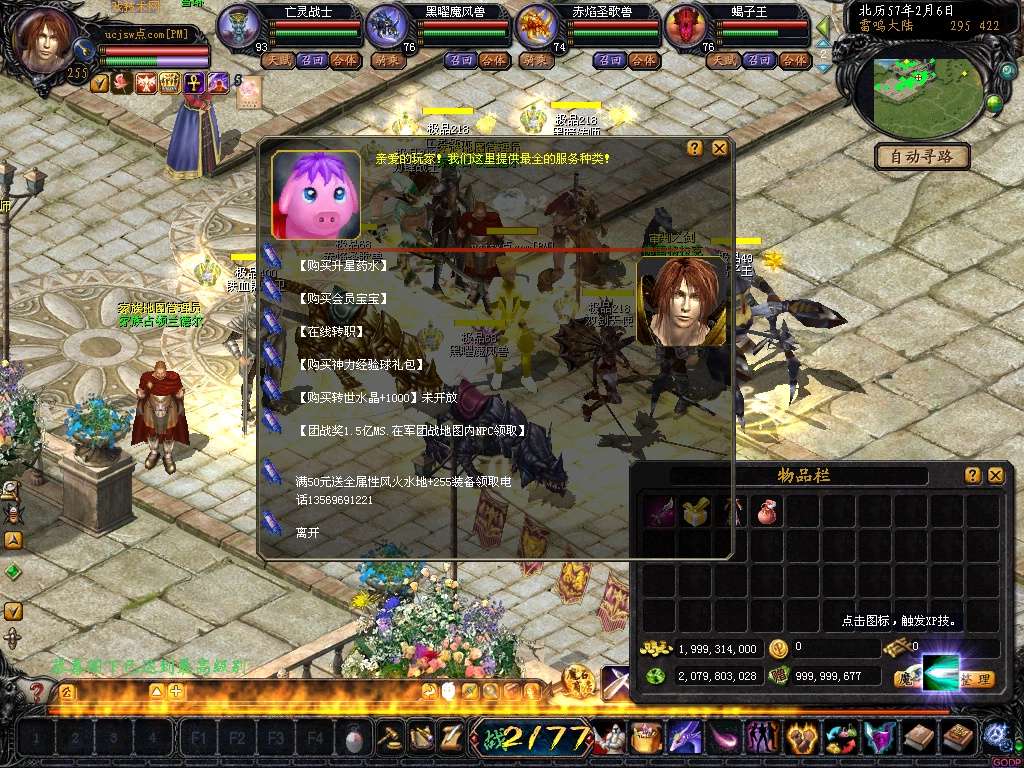This screenshot has width=1024, height=768.
Task: Click the red question mark help button
Action: [x=38, y=691]
